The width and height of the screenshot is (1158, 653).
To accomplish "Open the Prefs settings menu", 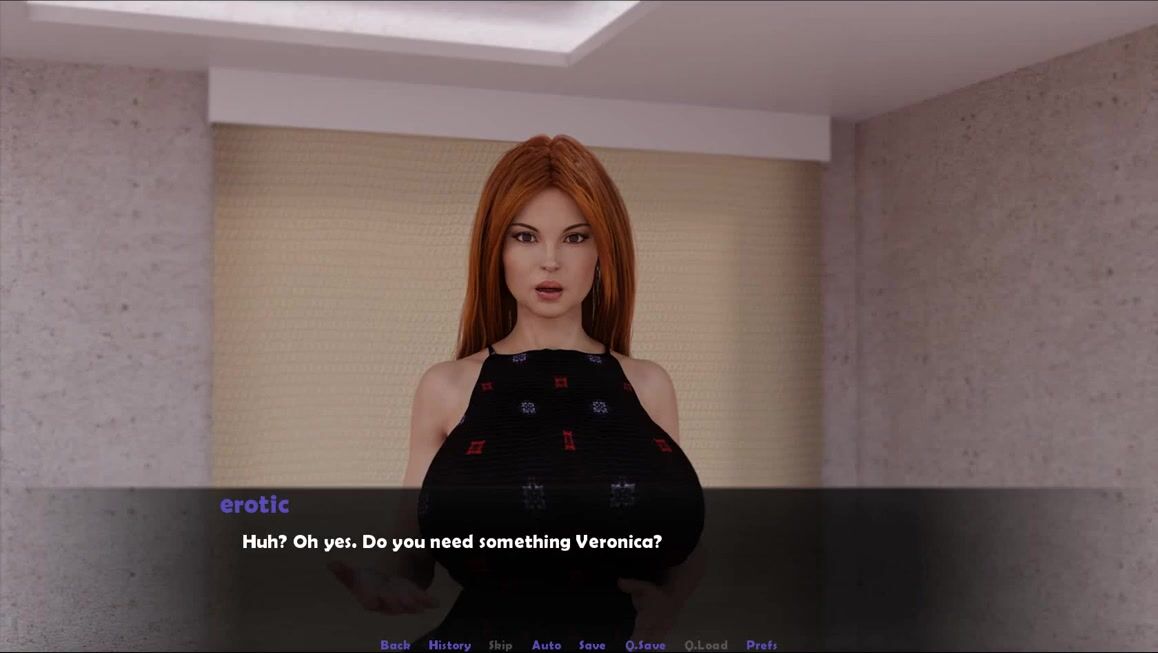I will pos(761,645).
